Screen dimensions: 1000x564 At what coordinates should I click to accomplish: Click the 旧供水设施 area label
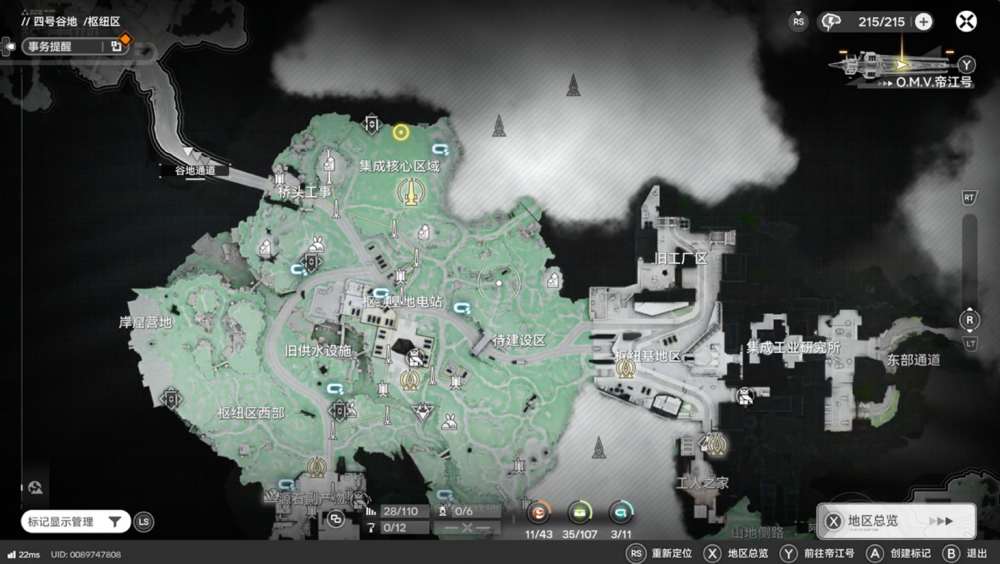click(318, 351)
